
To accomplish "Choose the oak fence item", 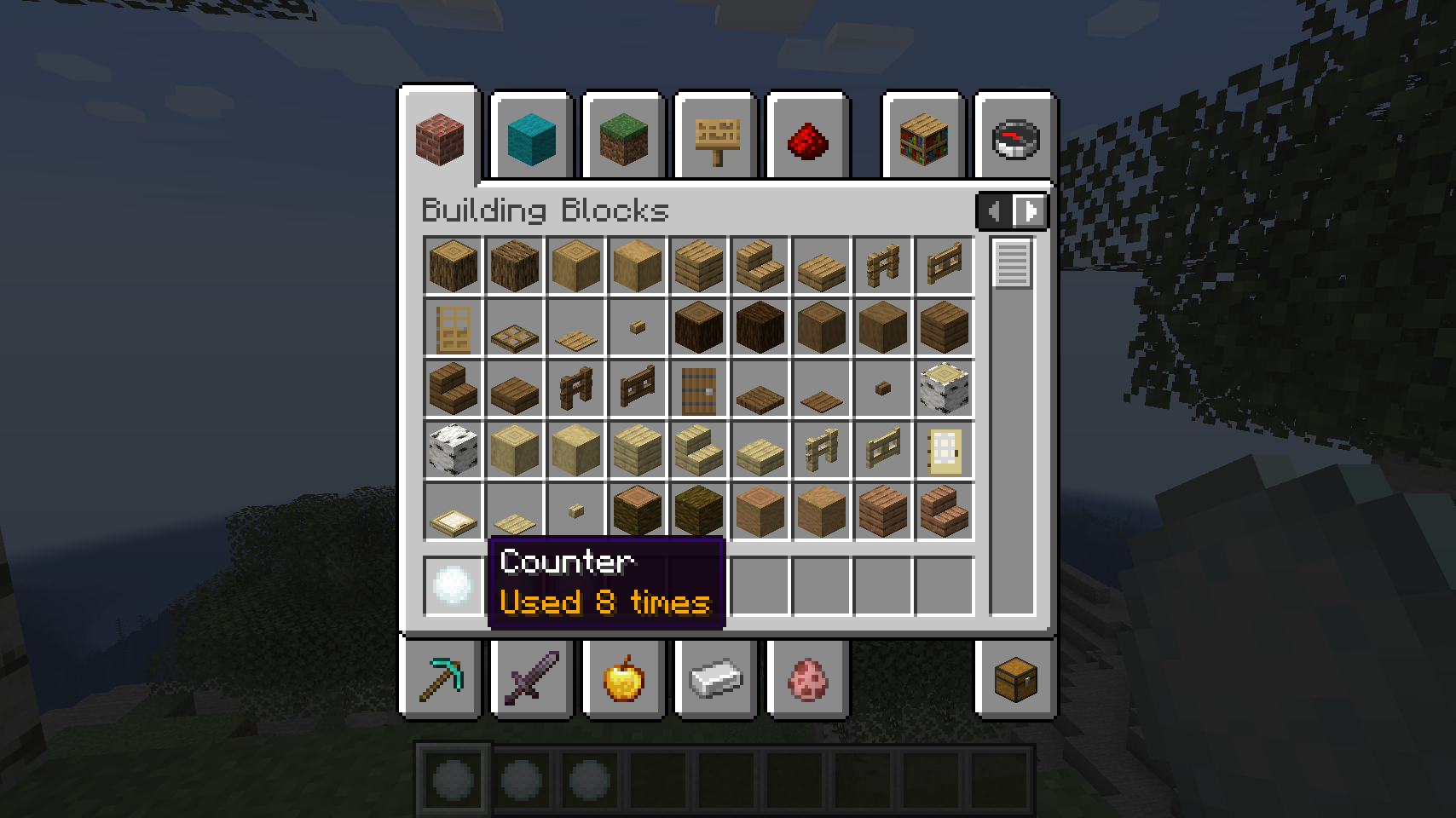I will [x=882, y=264].
